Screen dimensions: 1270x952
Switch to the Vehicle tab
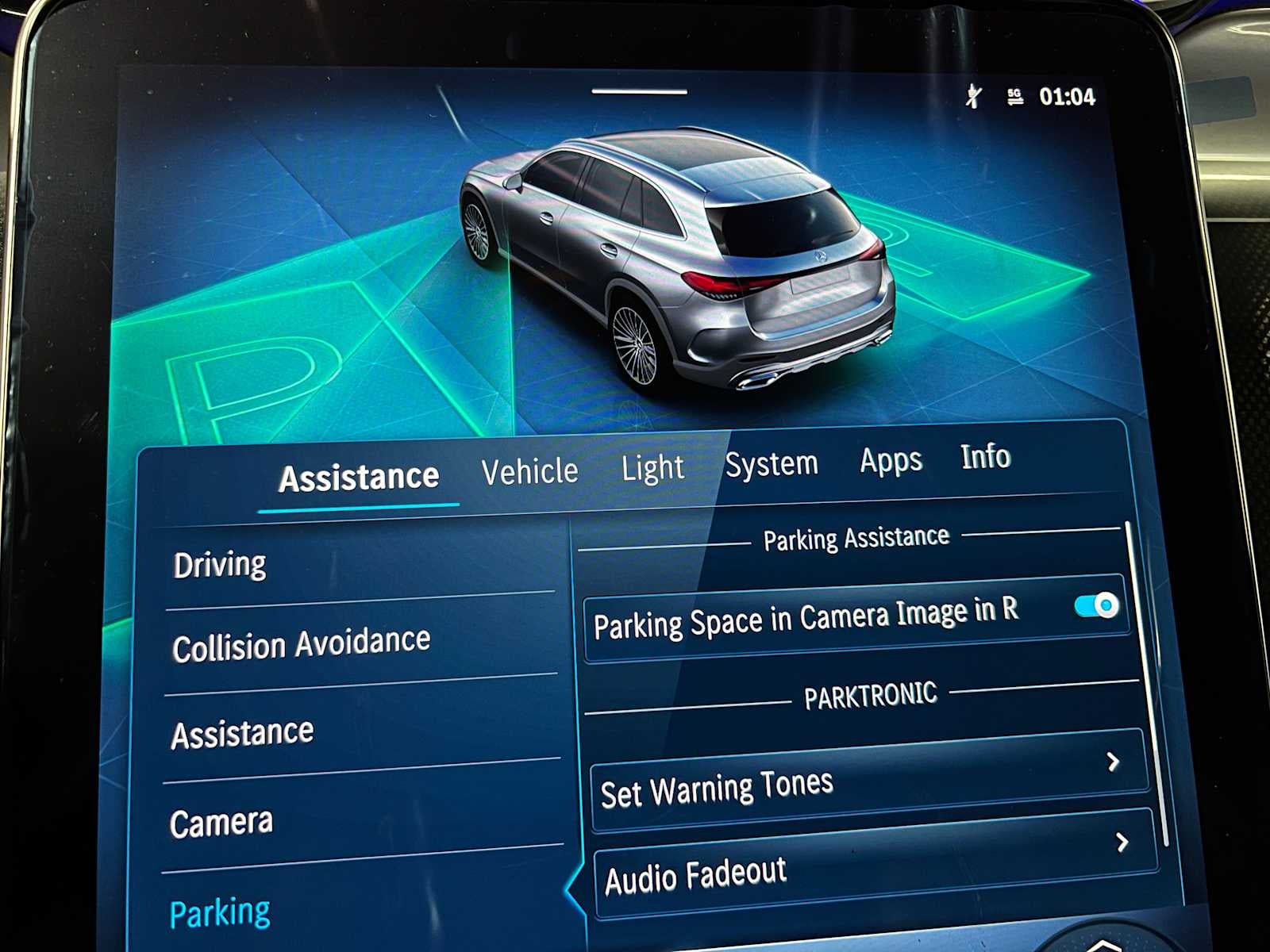coord(529,470)
